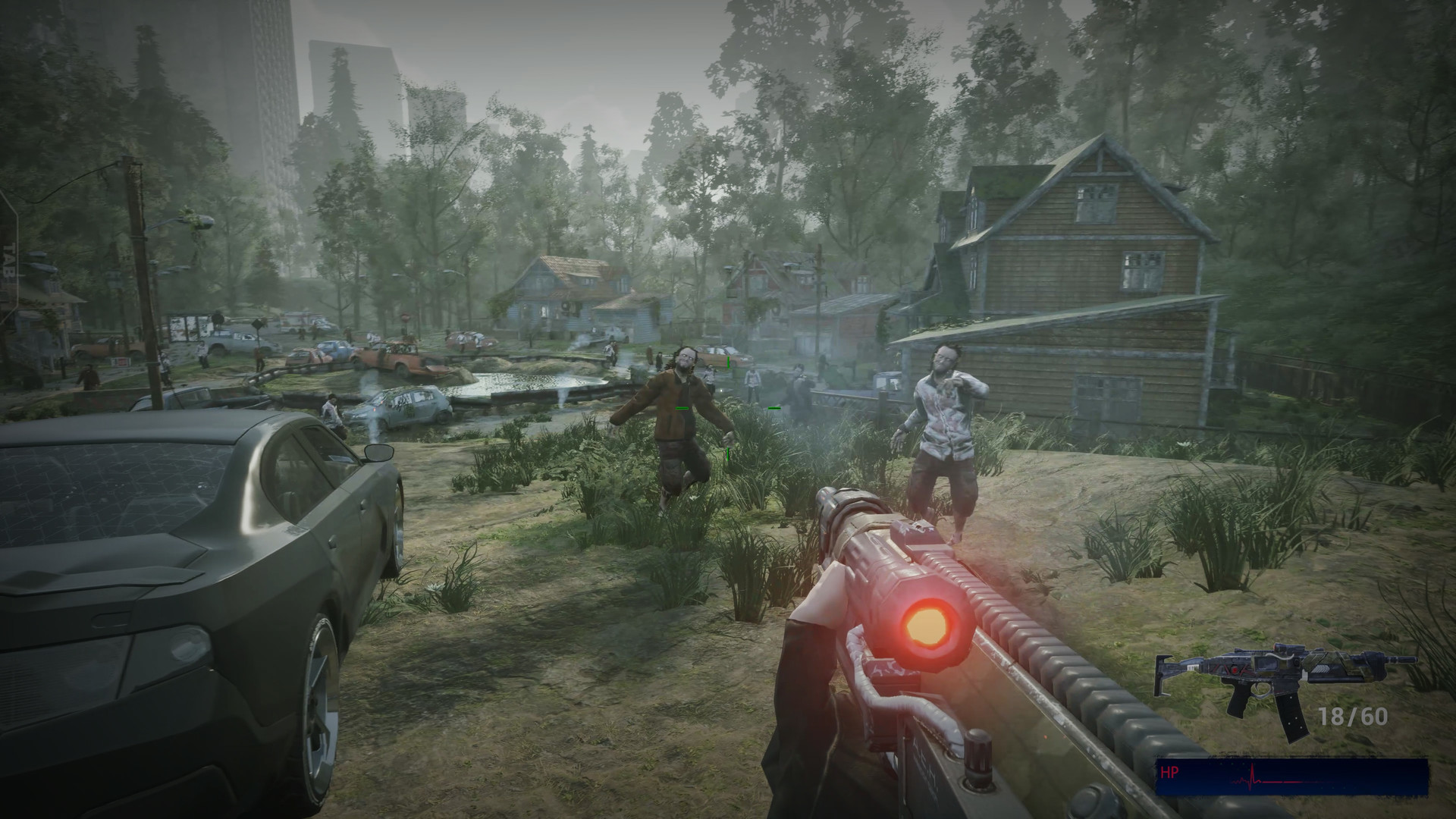
Task: Click the flaming orange muzzle glow
Action: pos(927,624)
